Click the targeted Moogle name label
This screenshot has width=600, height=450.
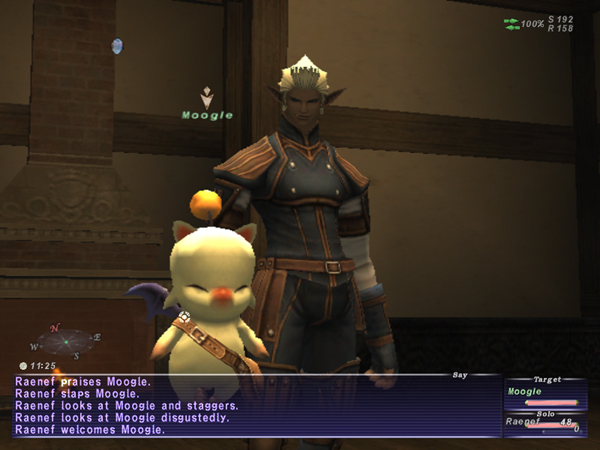(x=207, y=115)
